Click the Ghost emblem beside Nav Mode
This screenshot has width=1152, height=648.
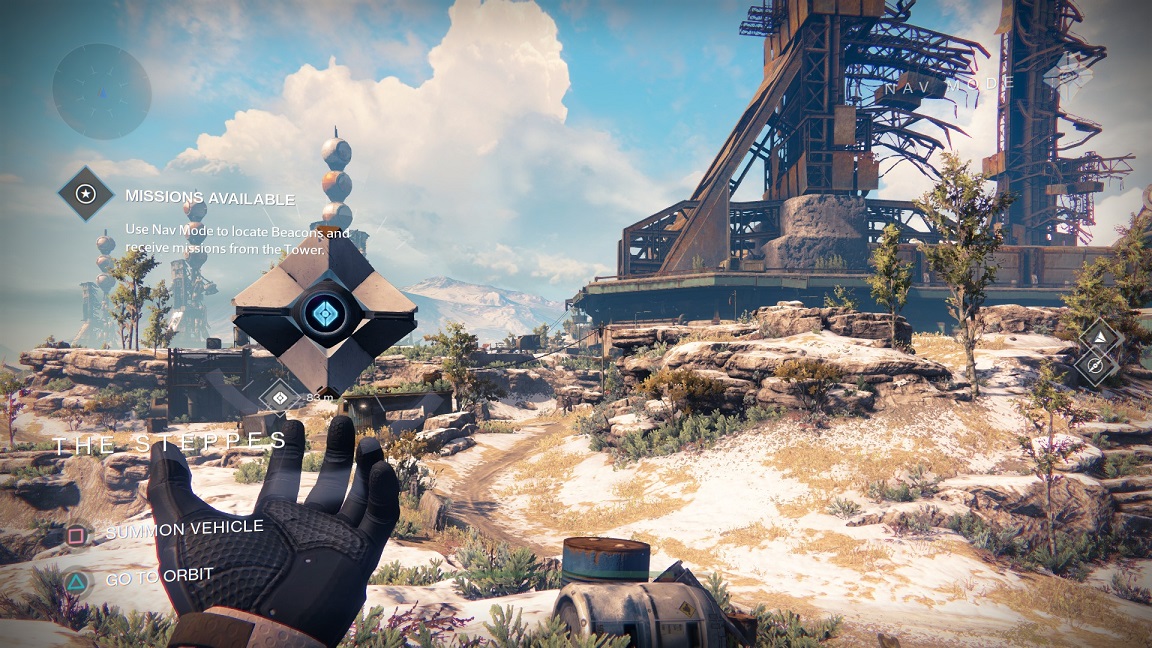pyautogui.click(x=1066, y=72)
